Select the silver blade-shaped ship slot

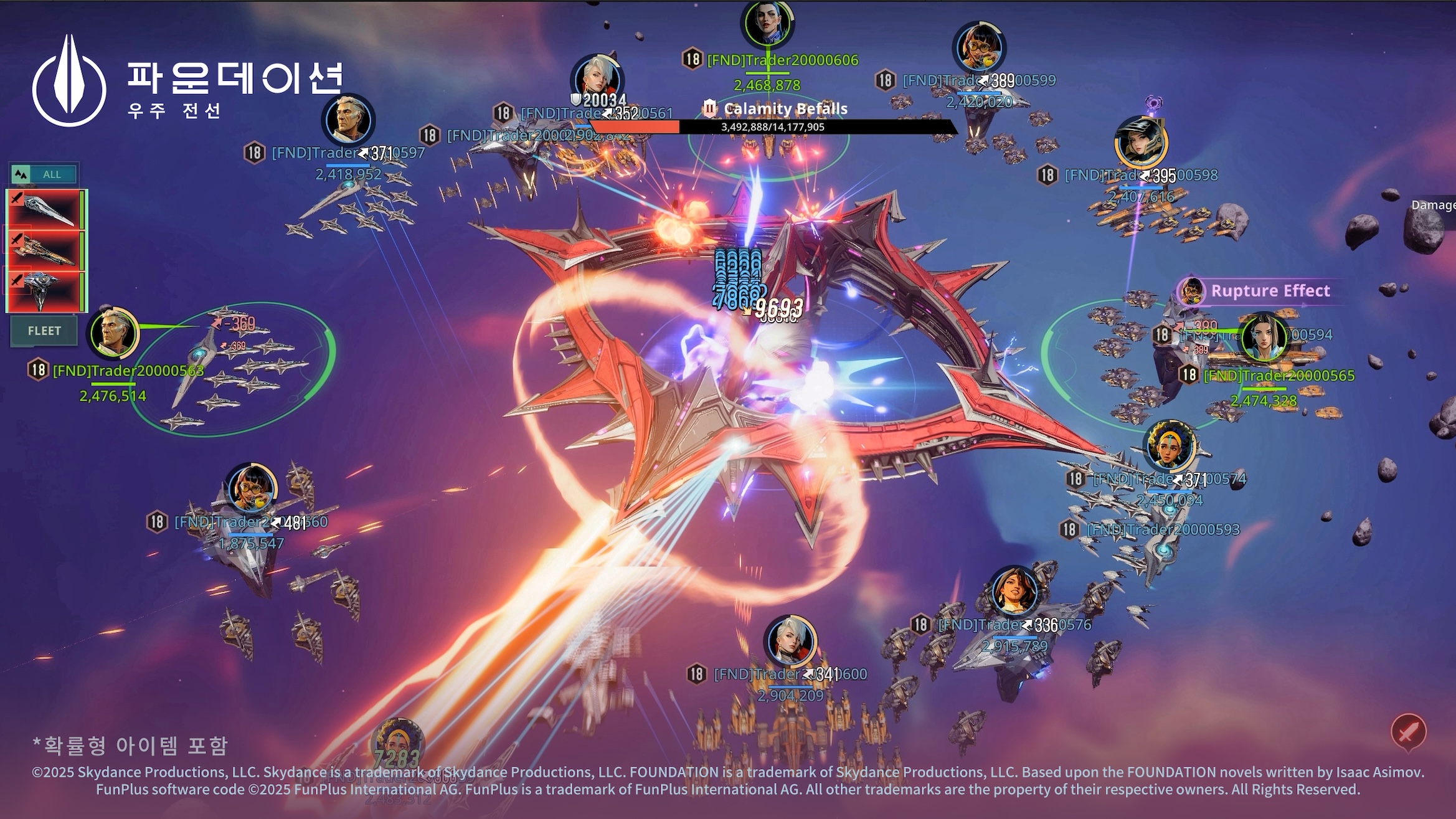pyautogui.click(x=45, y=210)
